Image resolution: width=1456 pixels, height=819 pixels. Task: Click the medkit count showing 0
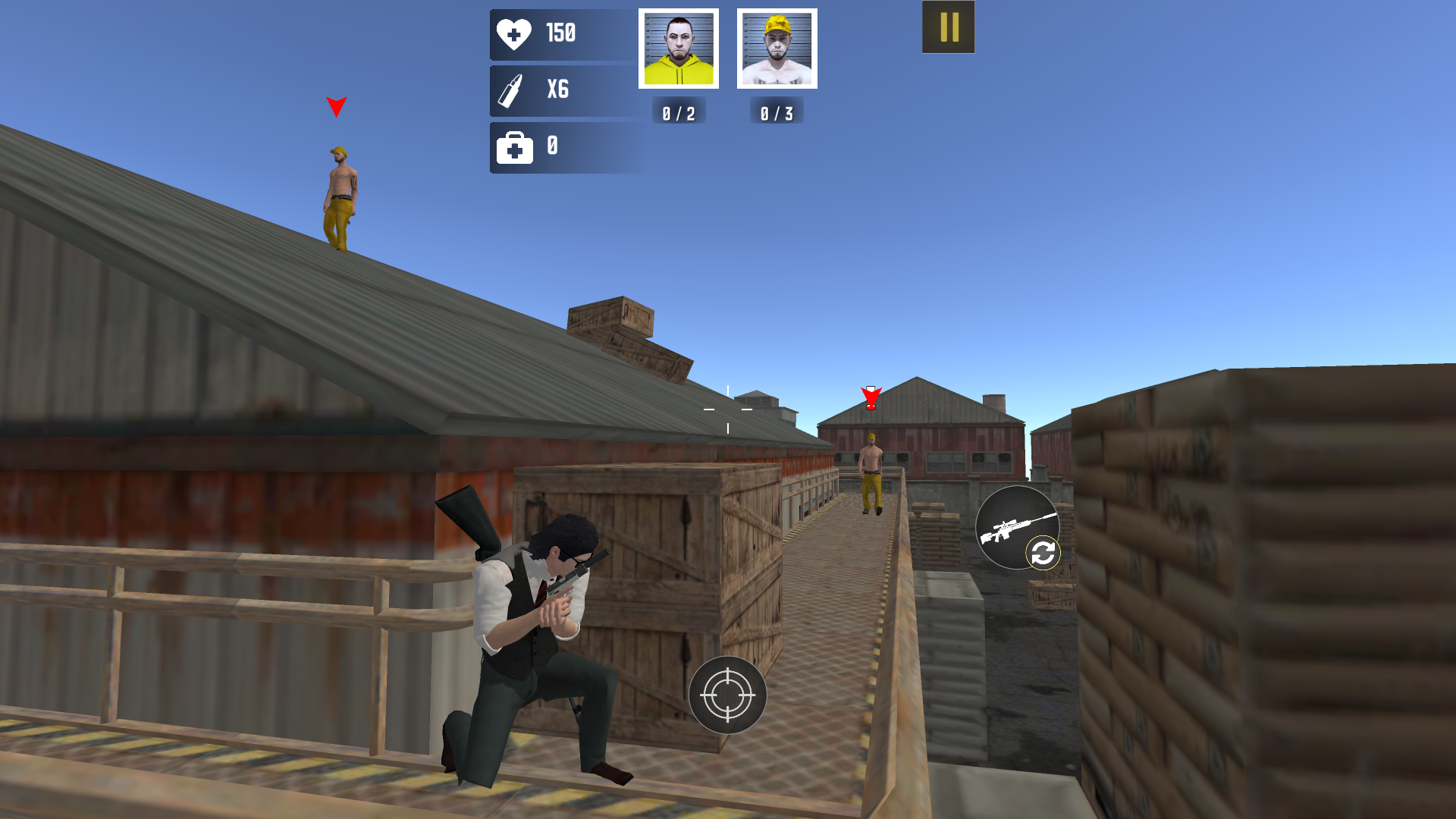coord(553,146)
